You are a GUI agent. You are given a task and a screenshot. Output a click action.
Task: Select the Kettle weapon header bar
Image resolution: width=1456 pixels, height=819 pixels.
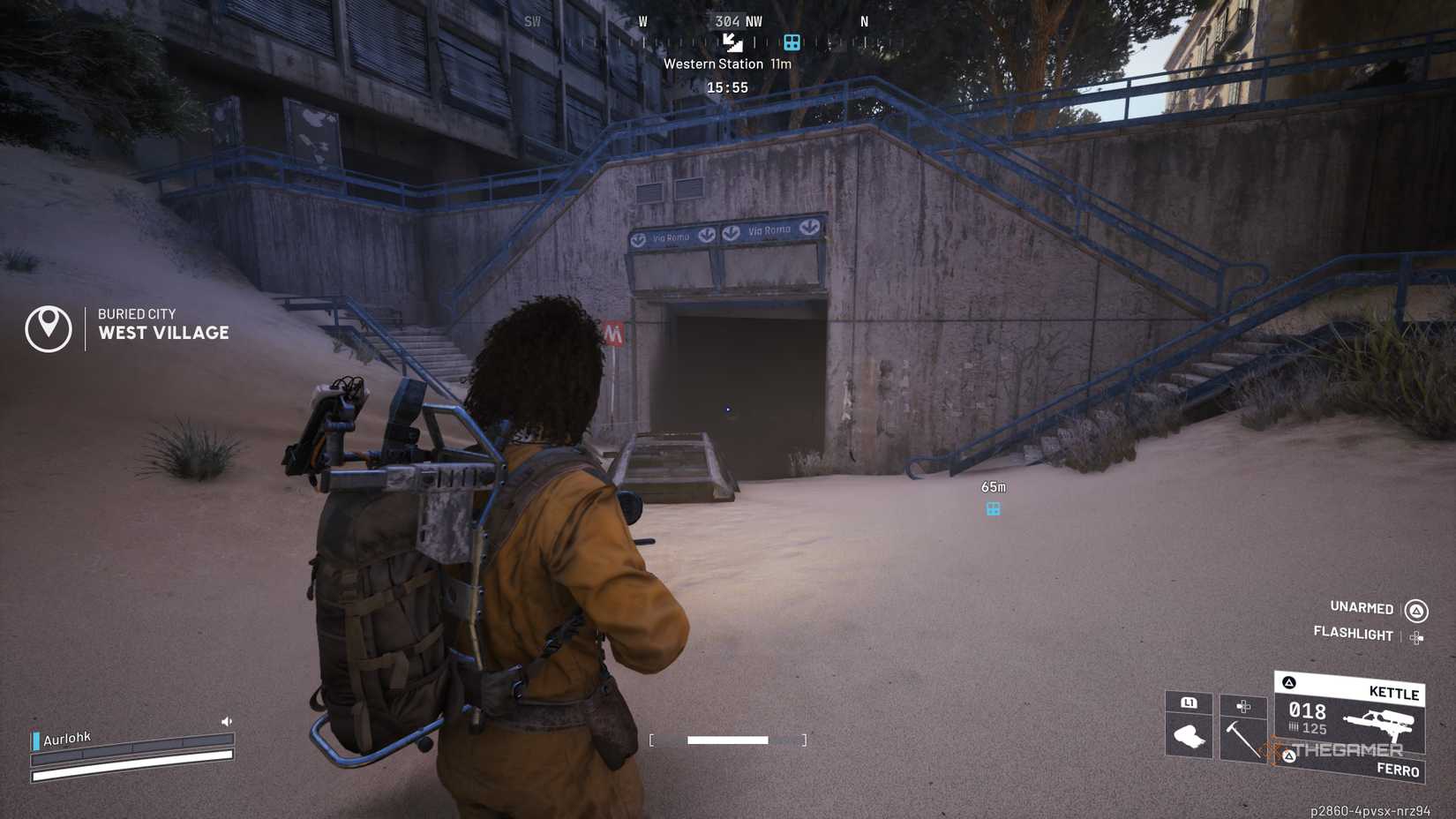click(x=1394, y=695)
